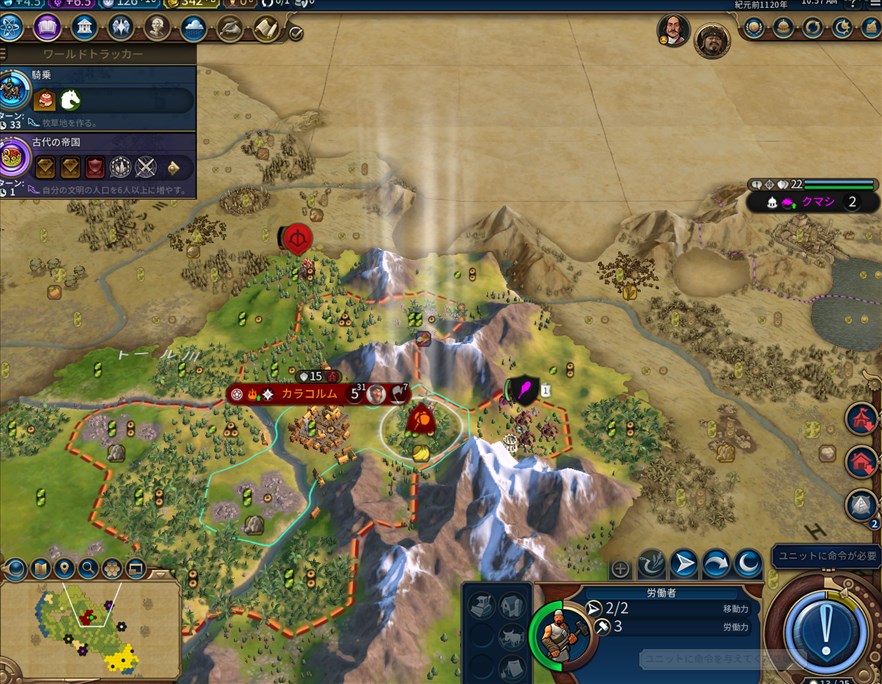The height and width of the screenshot is (684, 882).
Task: Put the unit to sleep with moon icon
Action: pyautogui.click(x=747, y=565)
